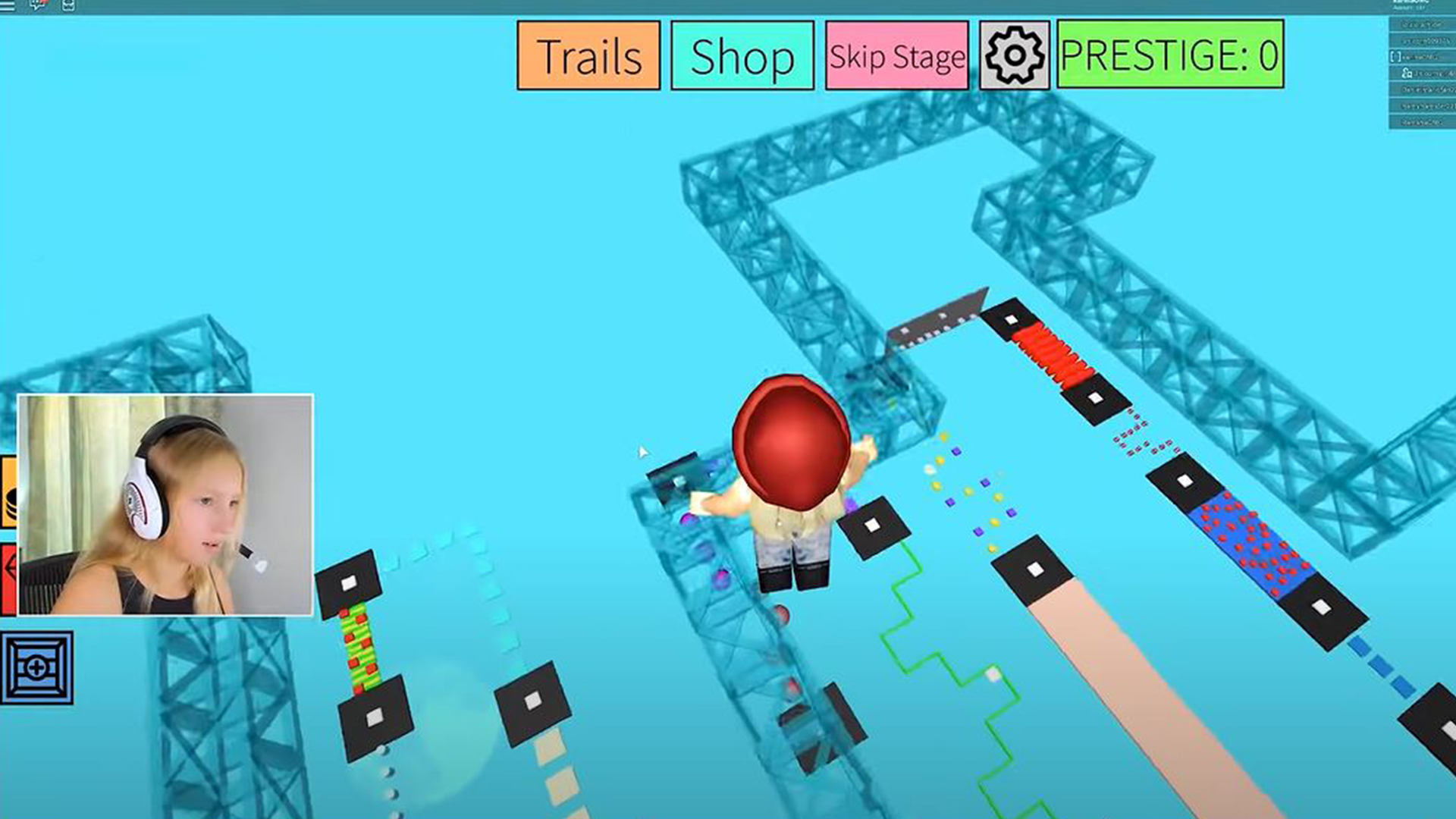Click the green PRESTIGE button
Screen dimensions: 1456x819
(x=1170, y=55)
